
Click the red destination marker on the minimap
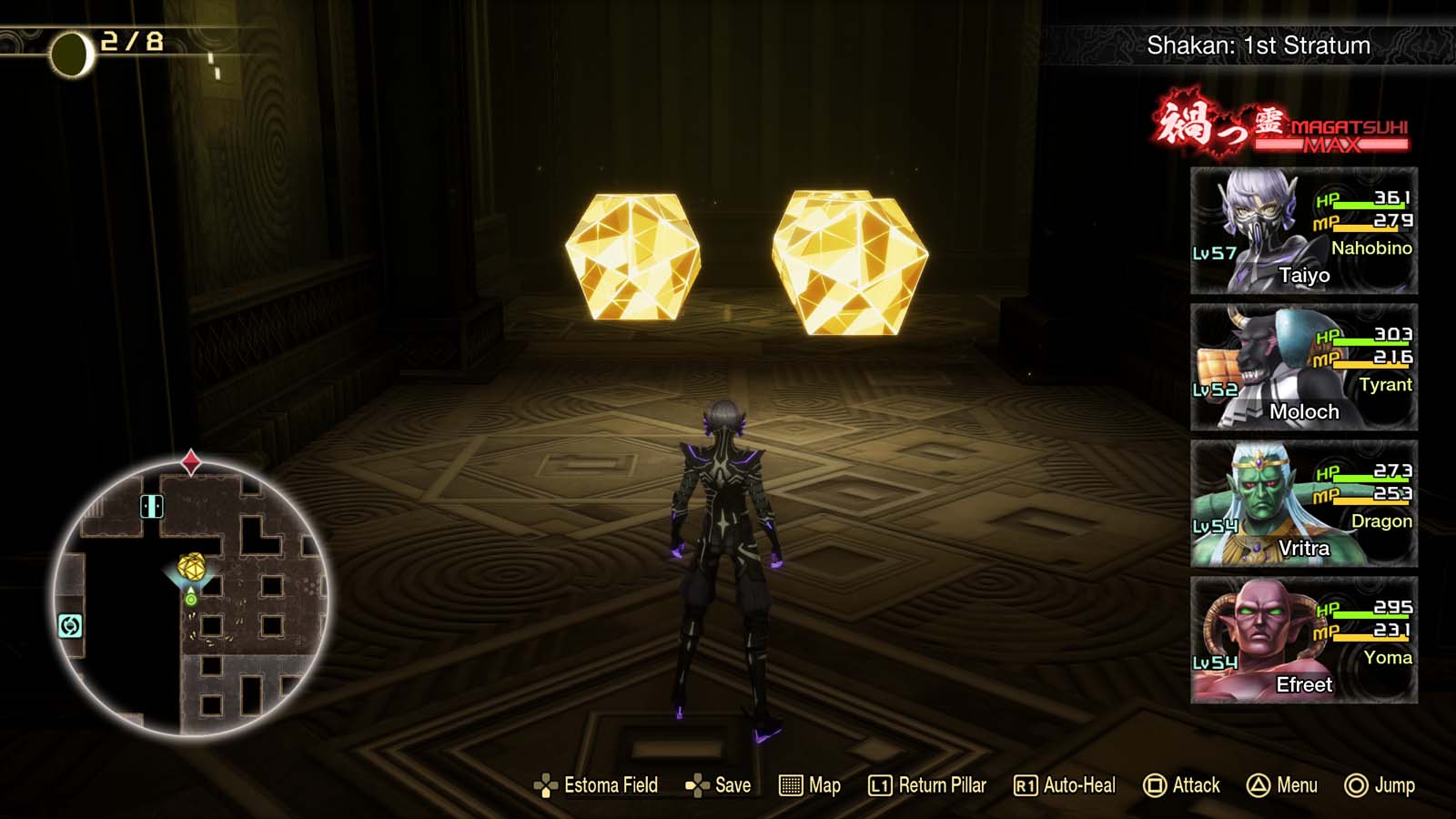tap(191, 461)
